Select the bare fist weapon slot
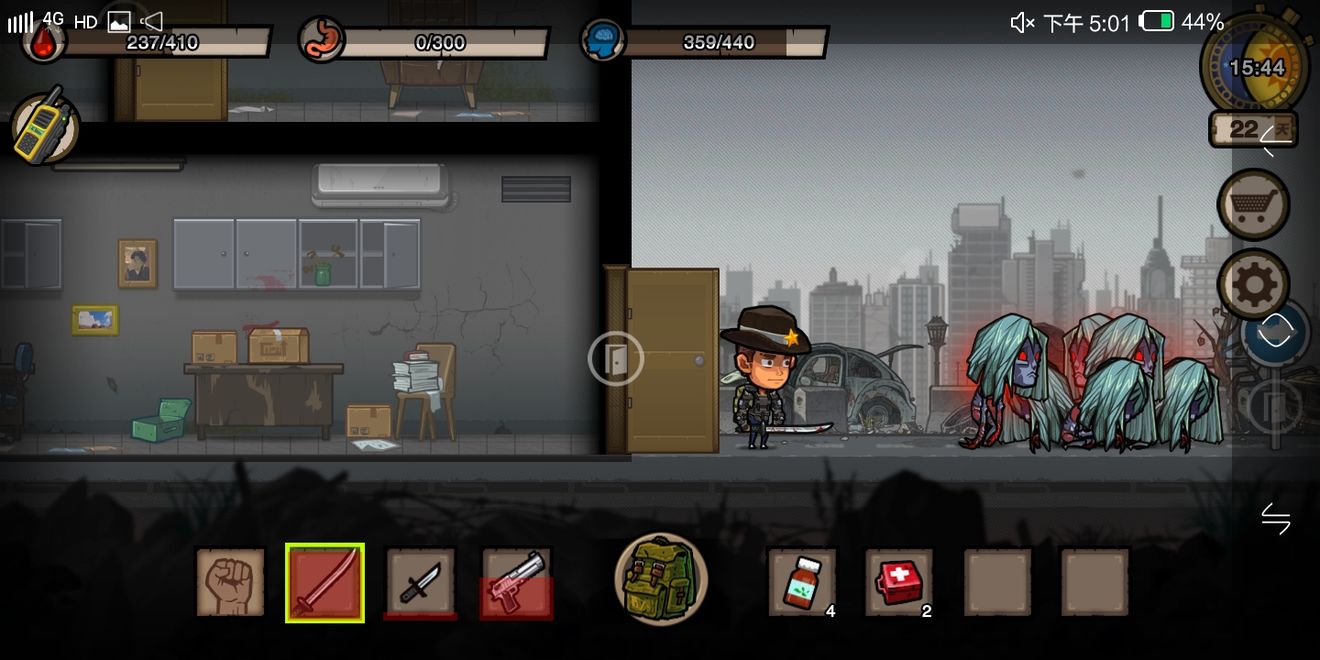The height and width of the screenshot is (660, 1320). pos(230,582)
